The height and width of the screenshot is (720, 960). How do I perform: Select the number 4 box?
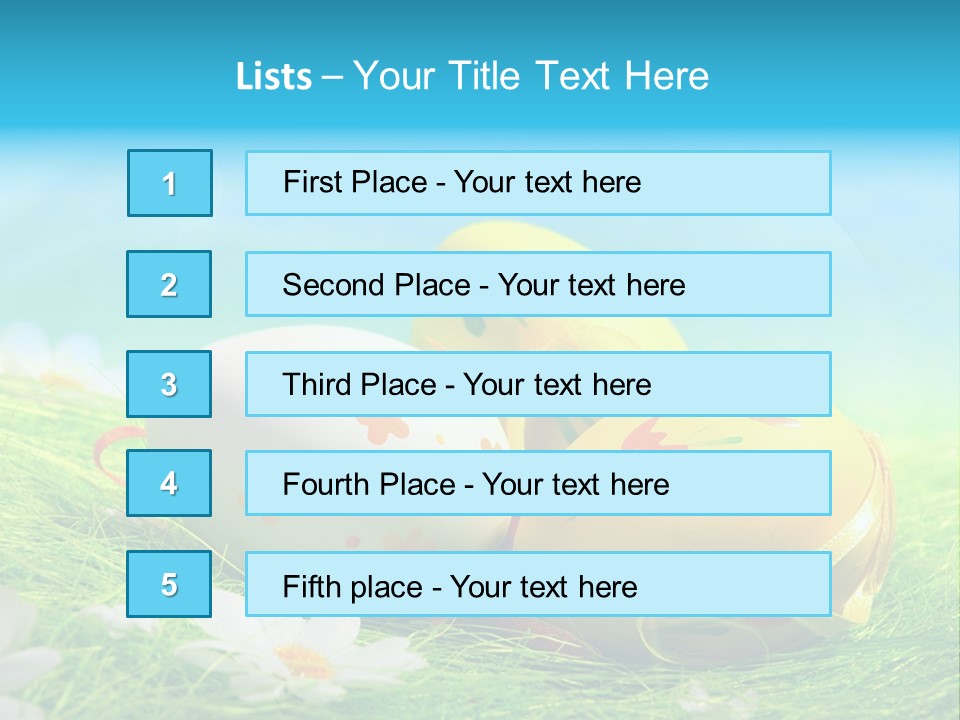170,483
